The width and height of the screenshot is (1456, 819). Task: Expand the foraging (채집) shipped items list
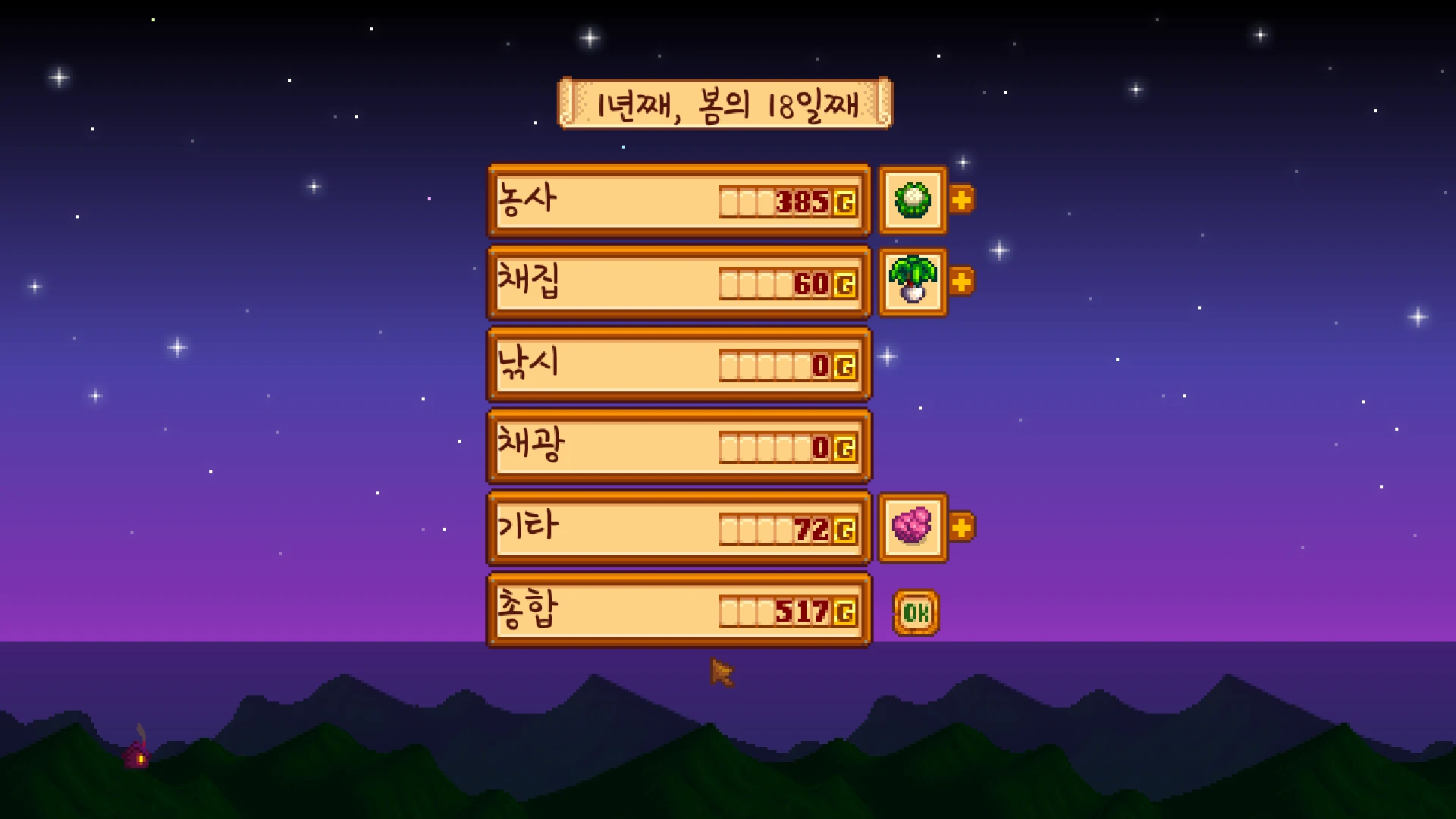961,282
